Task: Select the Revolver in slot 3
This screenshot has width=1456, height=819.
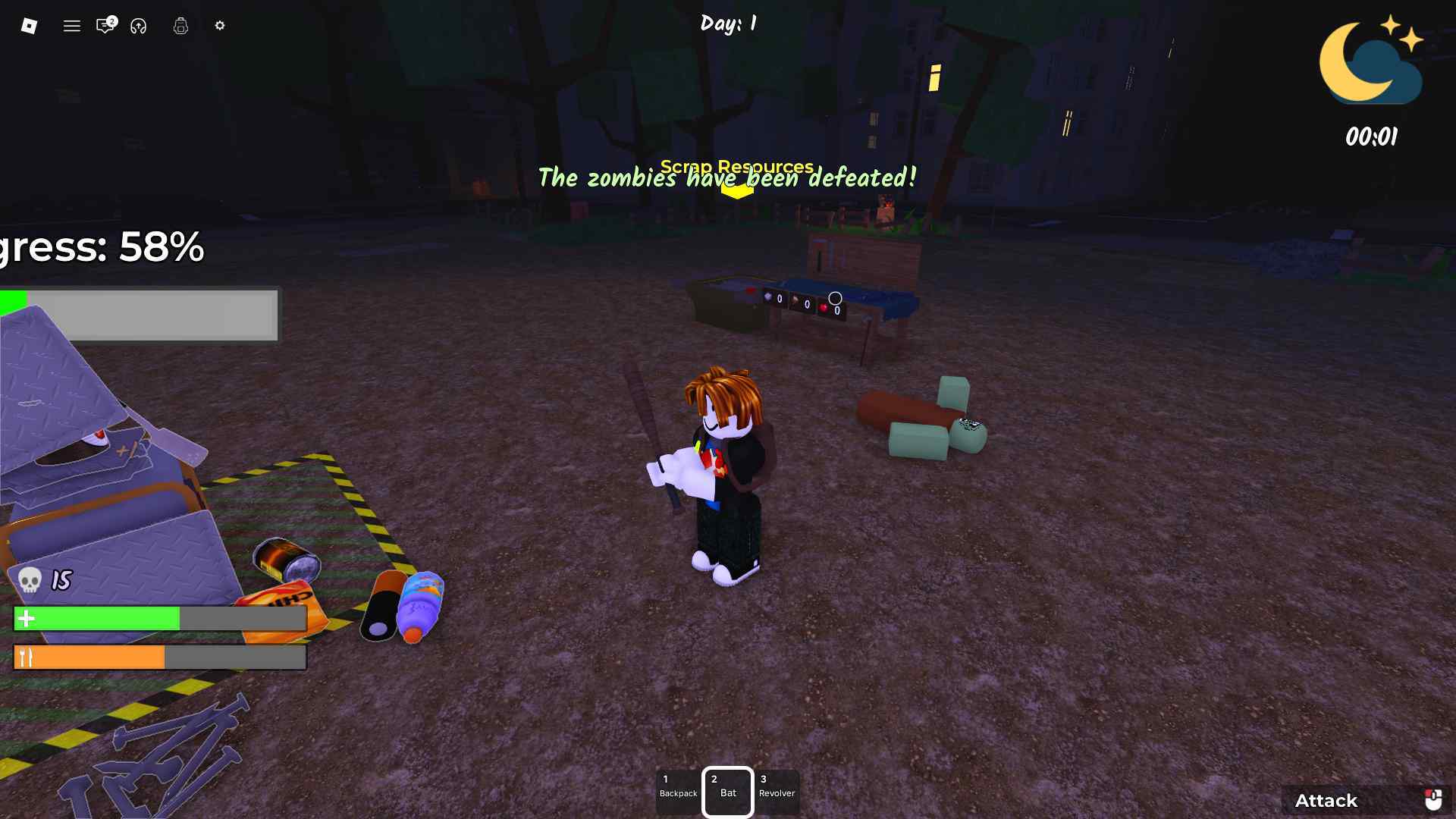Action: click(777, 790)
